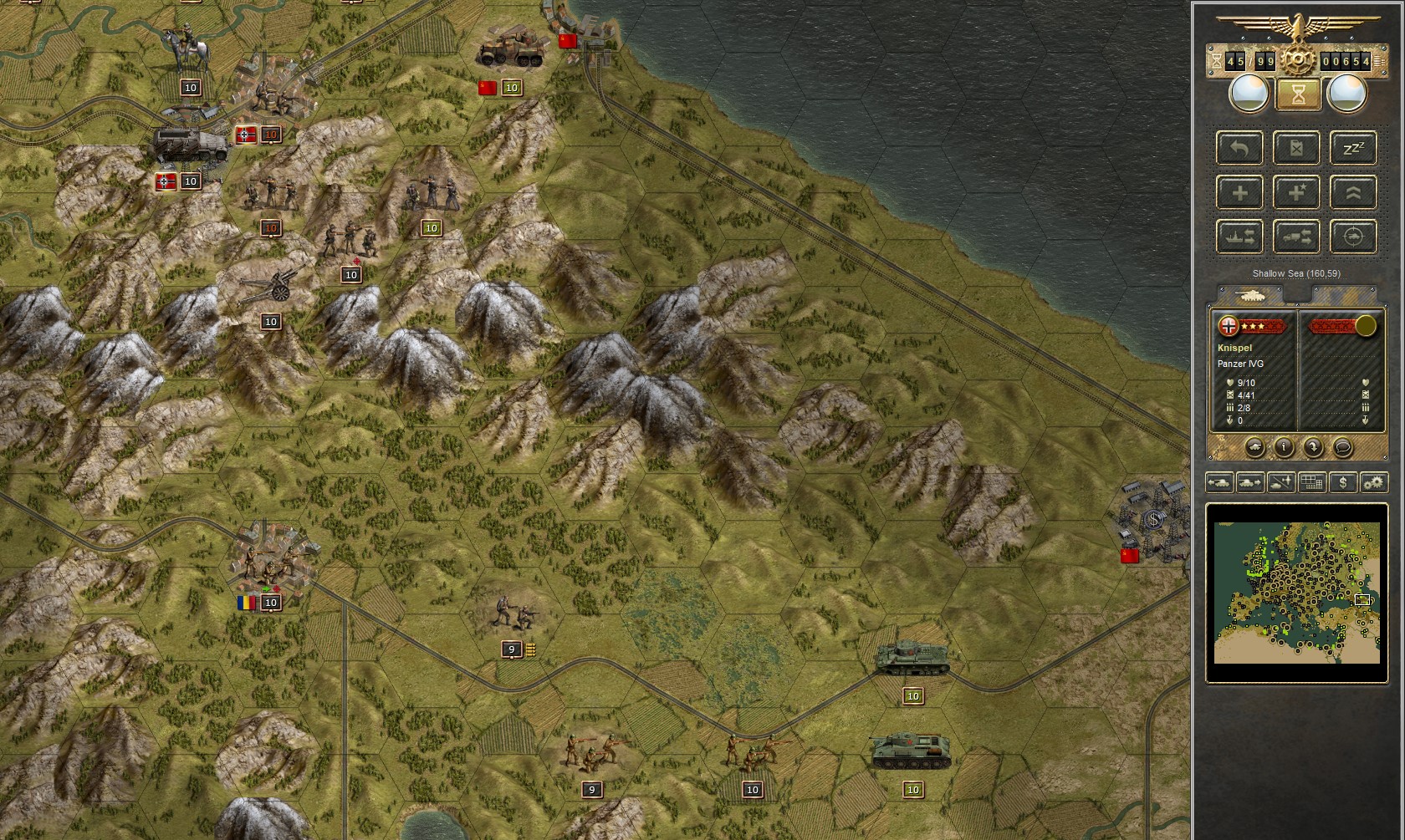This screenshot has height=840, width=1405.
Task: Click the minimap to jump elsewhere on the map
Action: 1296,593
